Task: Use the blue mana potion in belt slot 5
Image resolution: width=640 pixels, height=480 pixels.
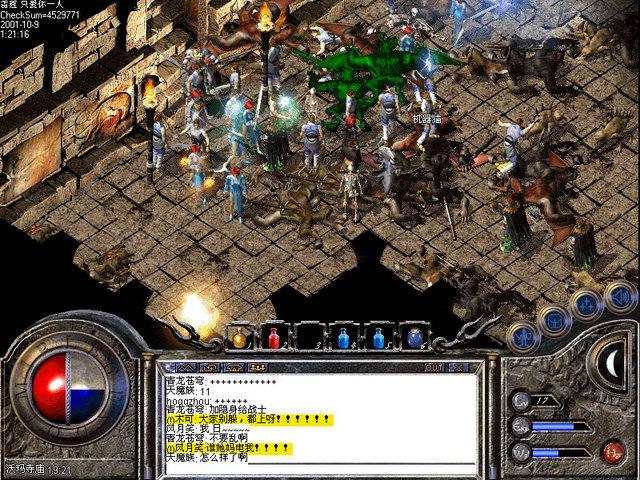Action: (x=378, y=339)
